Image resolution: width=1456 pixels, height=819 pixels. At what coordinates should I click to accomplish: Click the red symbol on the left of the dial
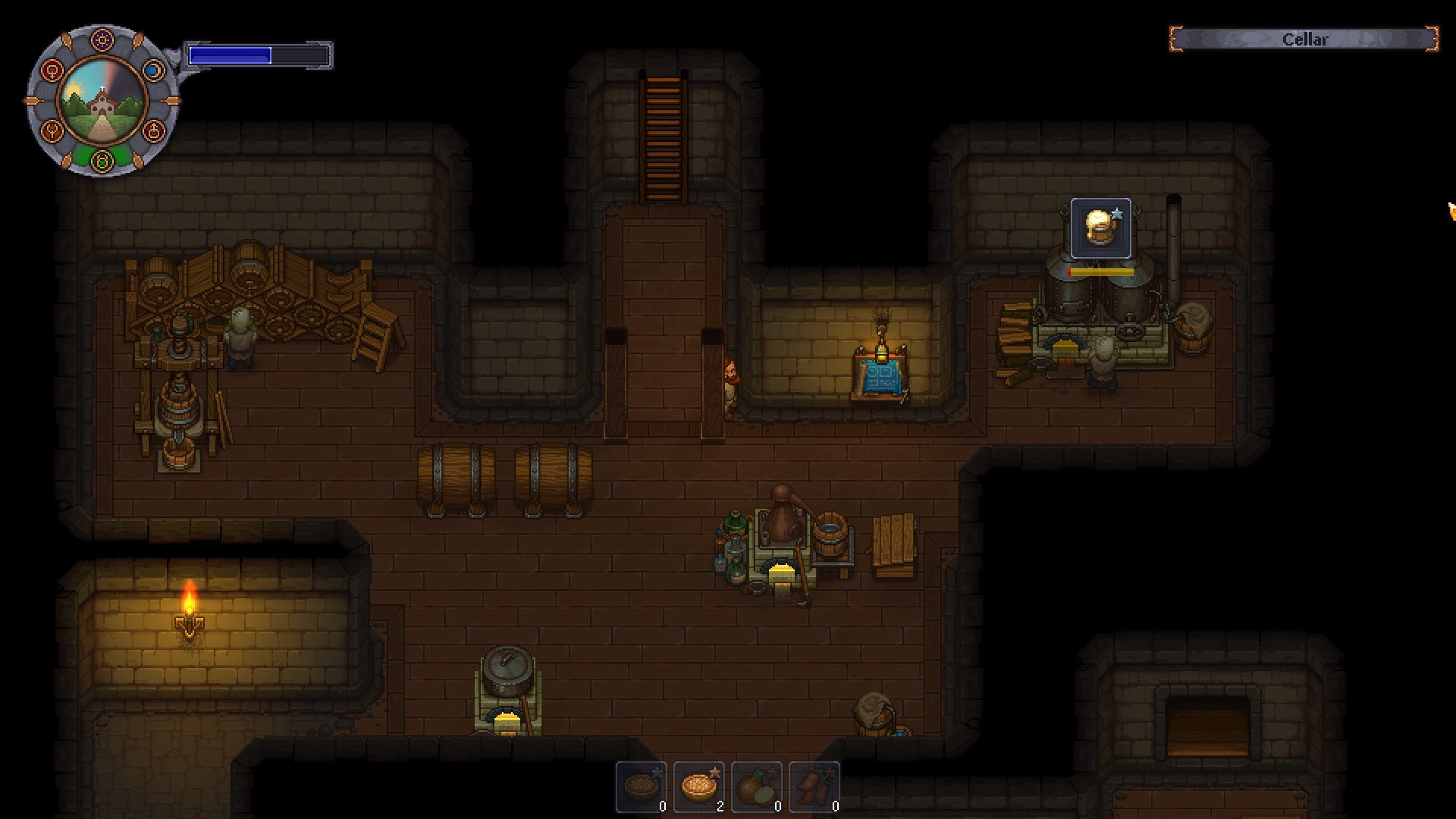51,71
